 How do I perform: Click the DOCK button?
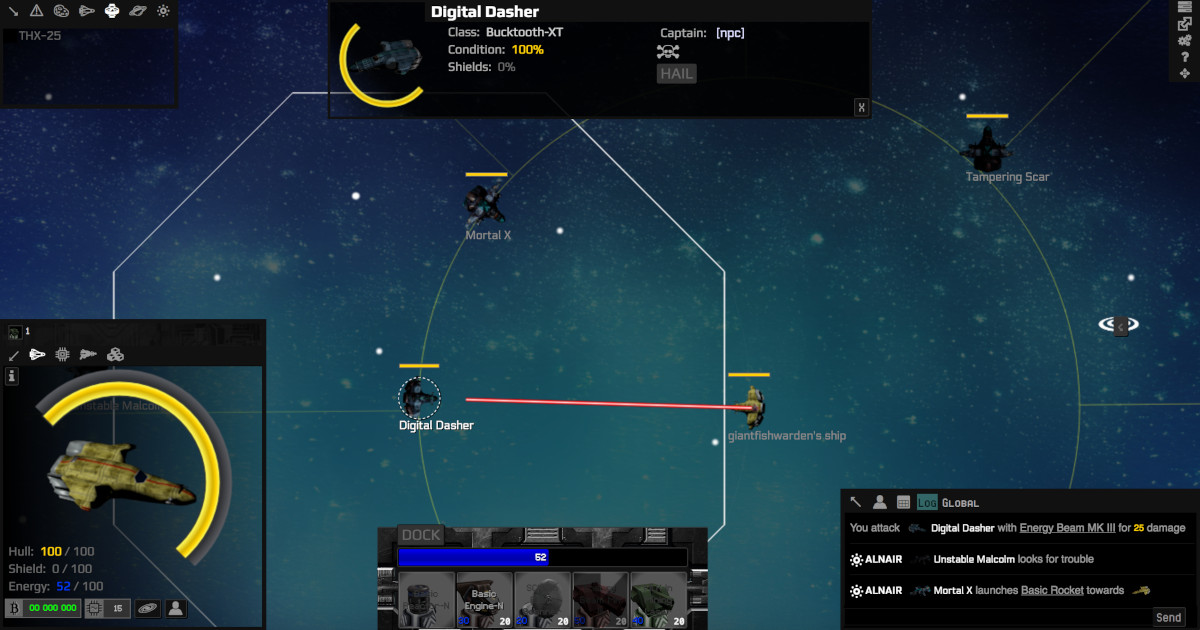tap(421, 535)
